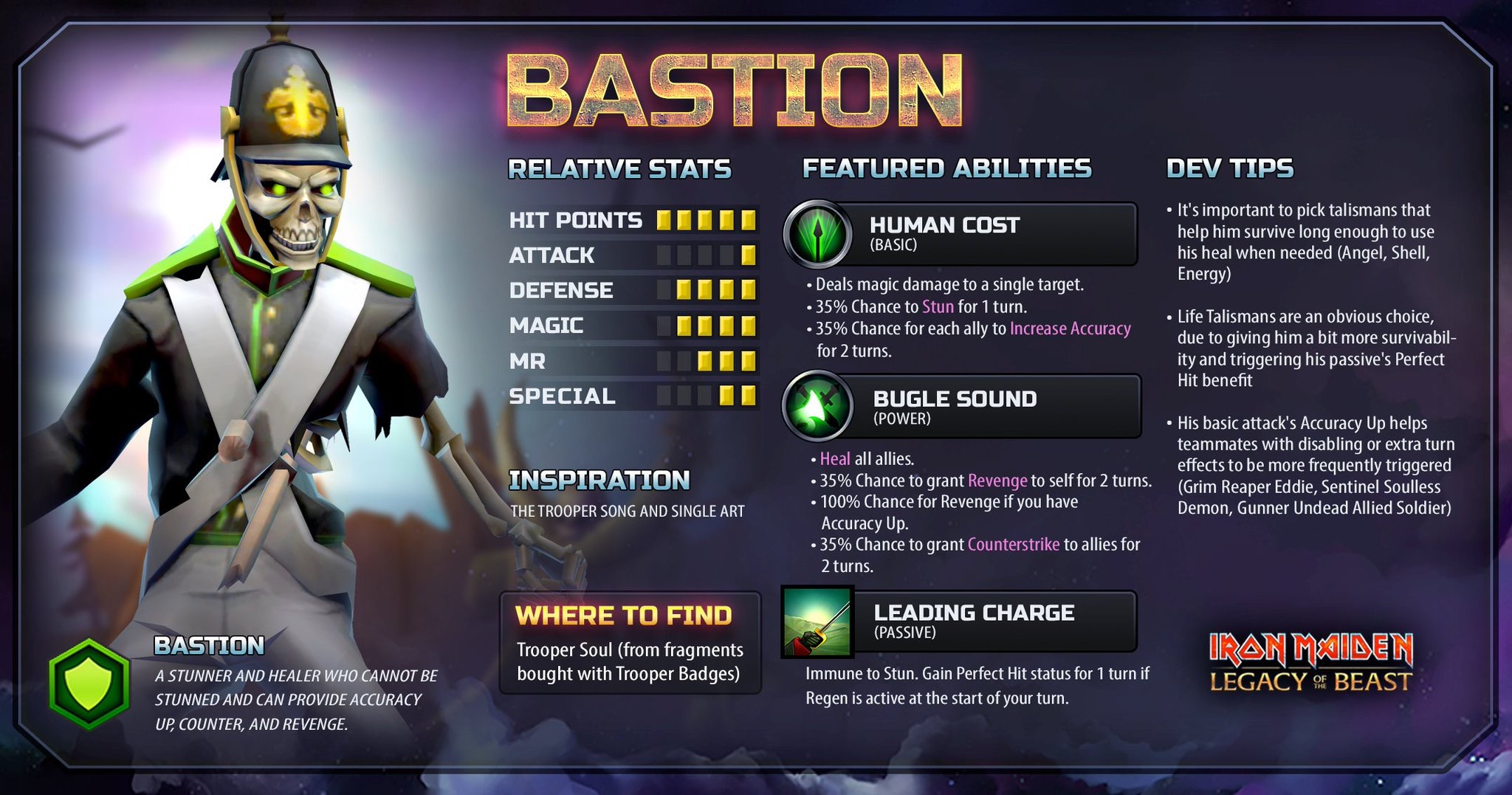The width and height of the screenshot is (1512, 795).
Task: Select the Human Cost basic ability icon
Action: coord(818,235)
